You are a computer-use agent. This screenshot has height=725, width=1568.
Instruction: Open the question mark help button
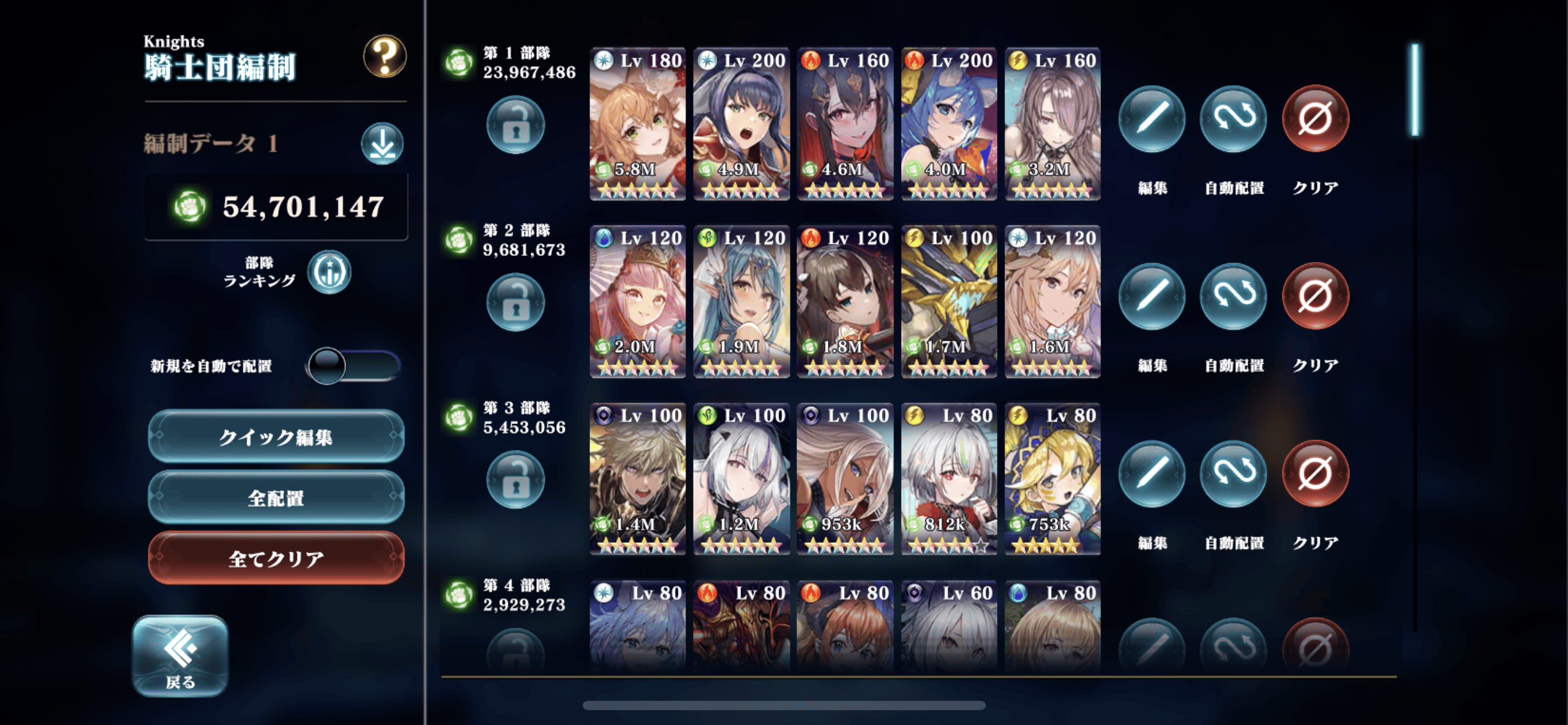click(x=384, y=56)
